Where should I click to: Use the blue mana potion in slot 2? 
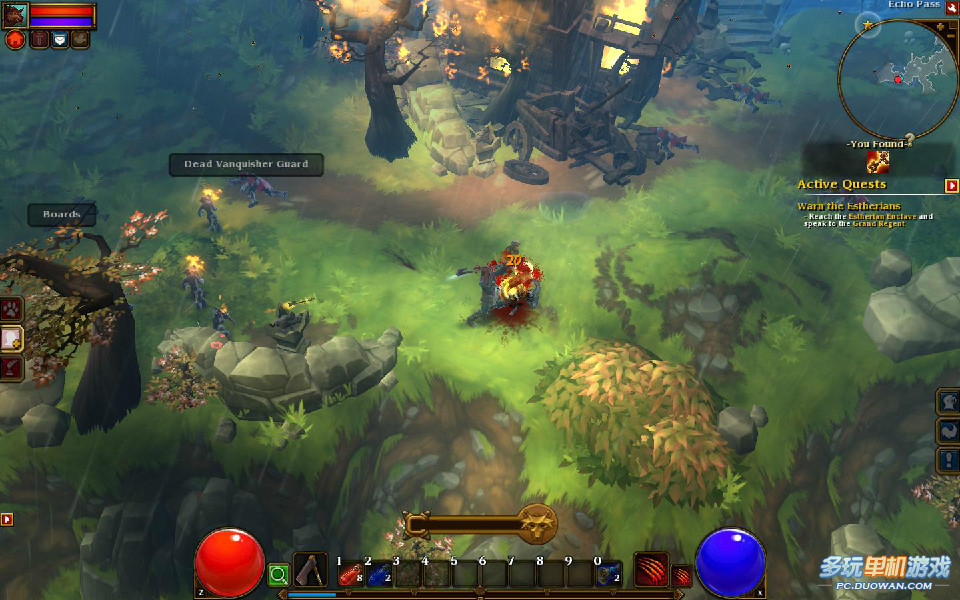[x=378, y=574]
